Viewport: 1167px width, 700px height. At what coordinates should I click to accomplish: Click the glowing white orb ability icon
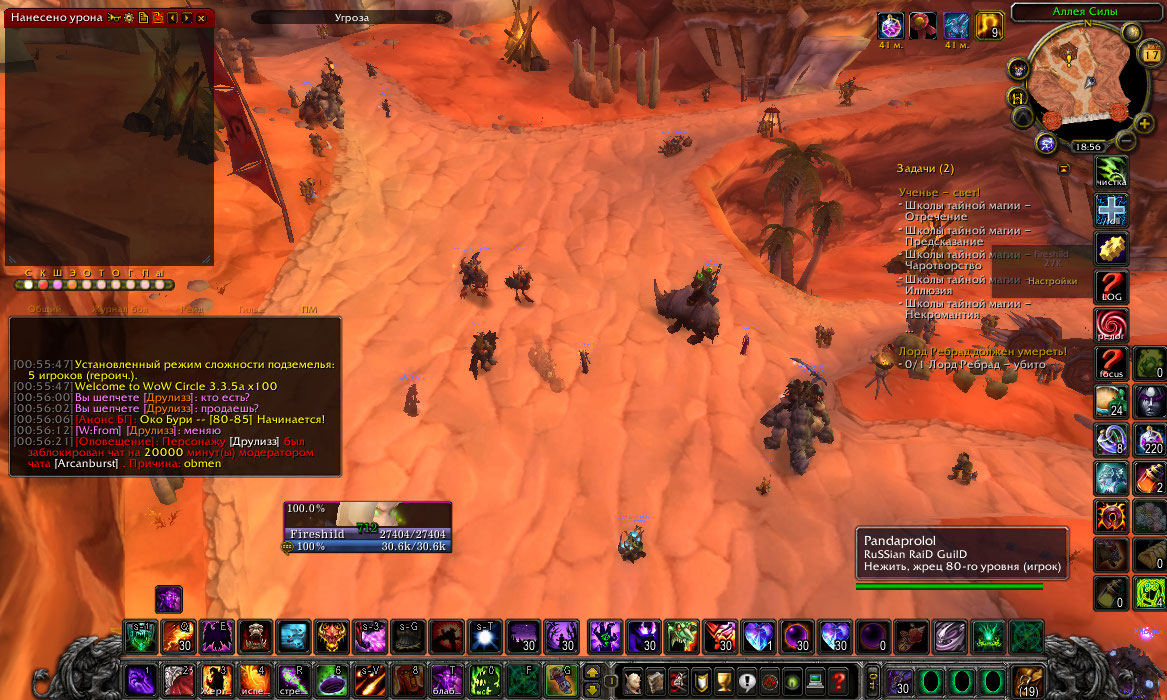click(x=483, y=635)
